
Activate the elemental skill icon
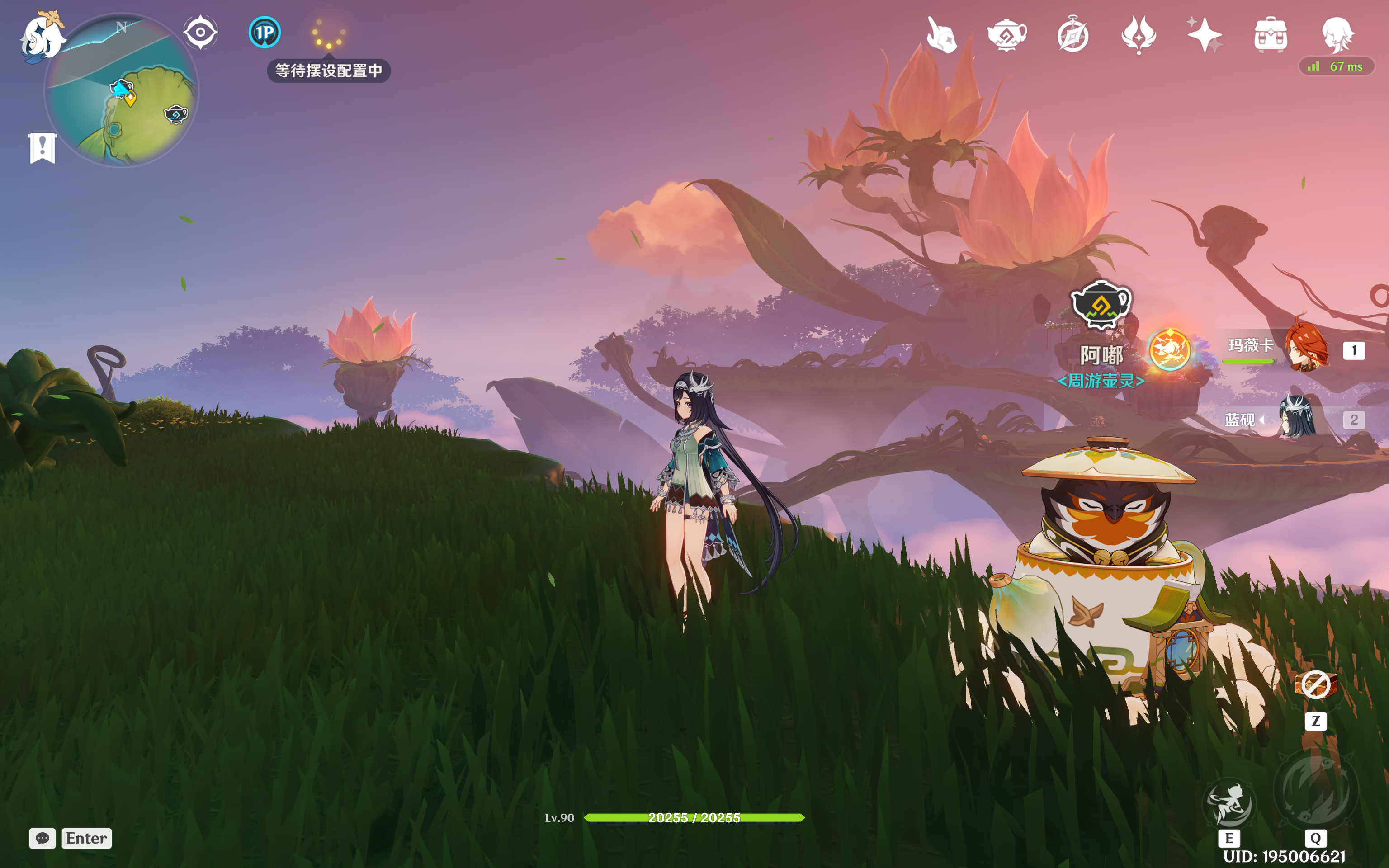(1229, 802)
